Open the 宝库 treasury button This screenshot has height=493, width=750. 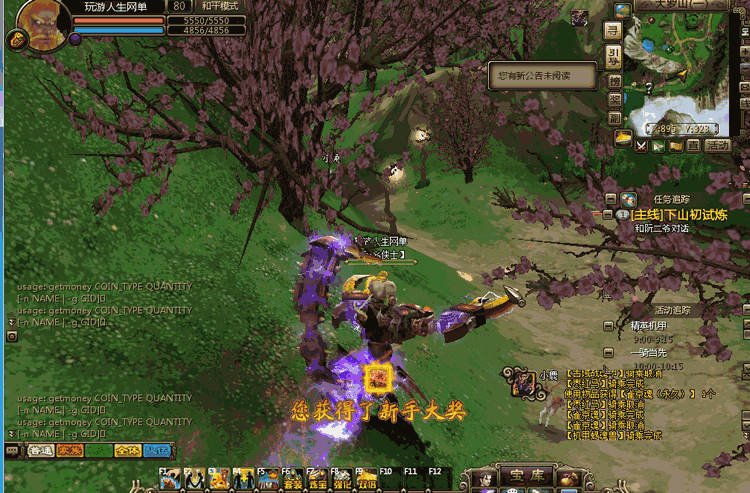[526, 478]
